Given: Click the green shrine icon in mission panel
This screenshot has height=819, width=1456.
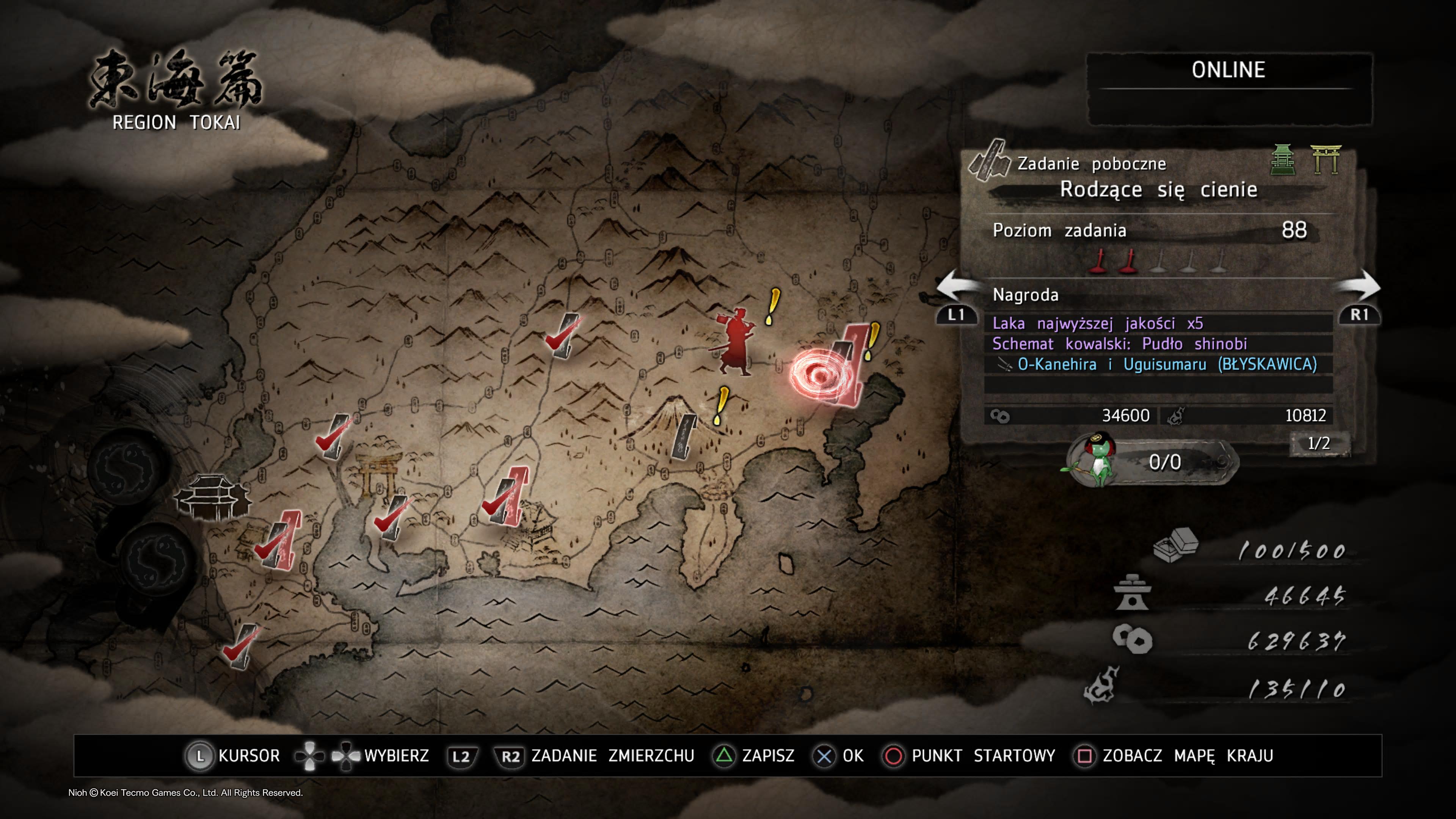Looking at the screenshot, I should click(1282, 160).
